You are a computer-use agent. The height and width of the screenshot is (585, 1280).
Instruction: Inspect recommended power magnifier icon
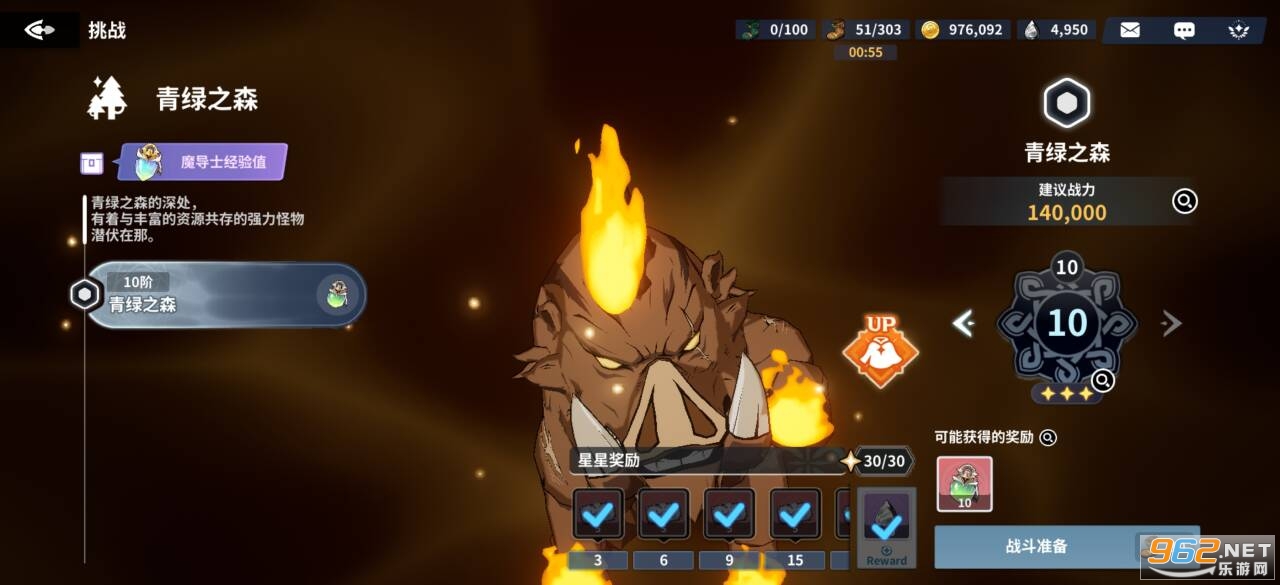click(1184, 201)
